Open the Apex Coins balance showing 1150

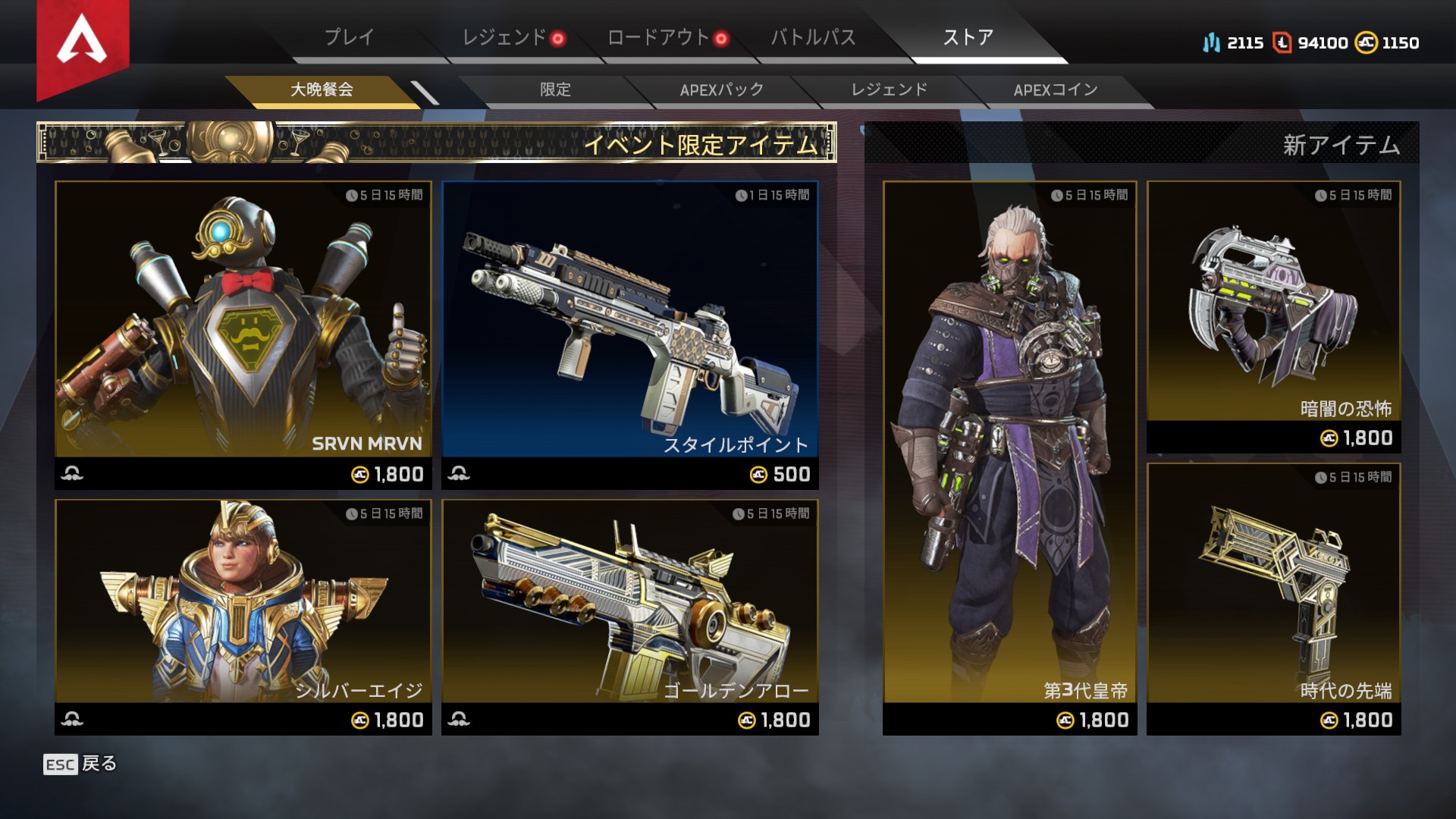(x=1388, y=42)
